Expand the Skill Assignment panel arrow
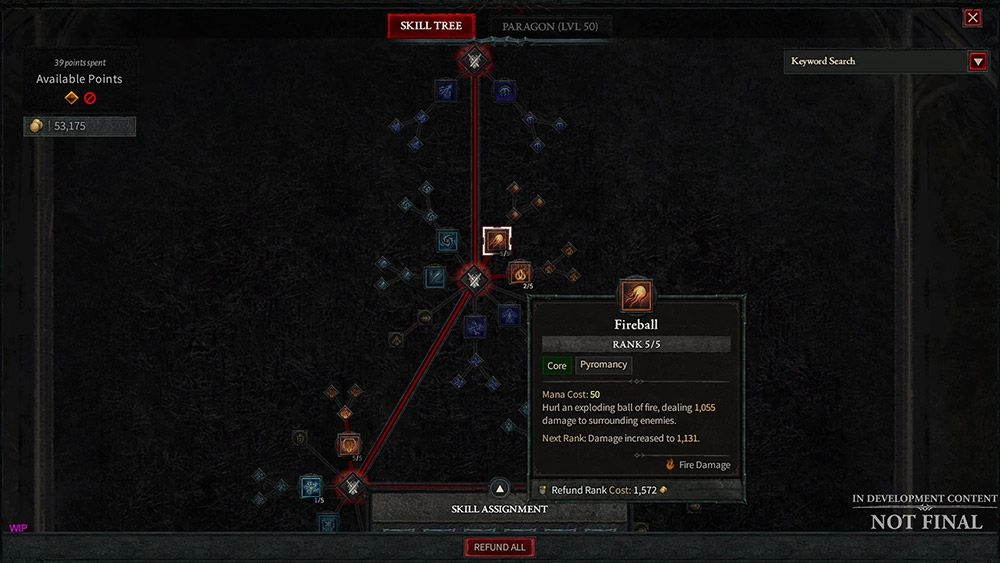The width and height of the screenshot is (1000, 563). 500,489
